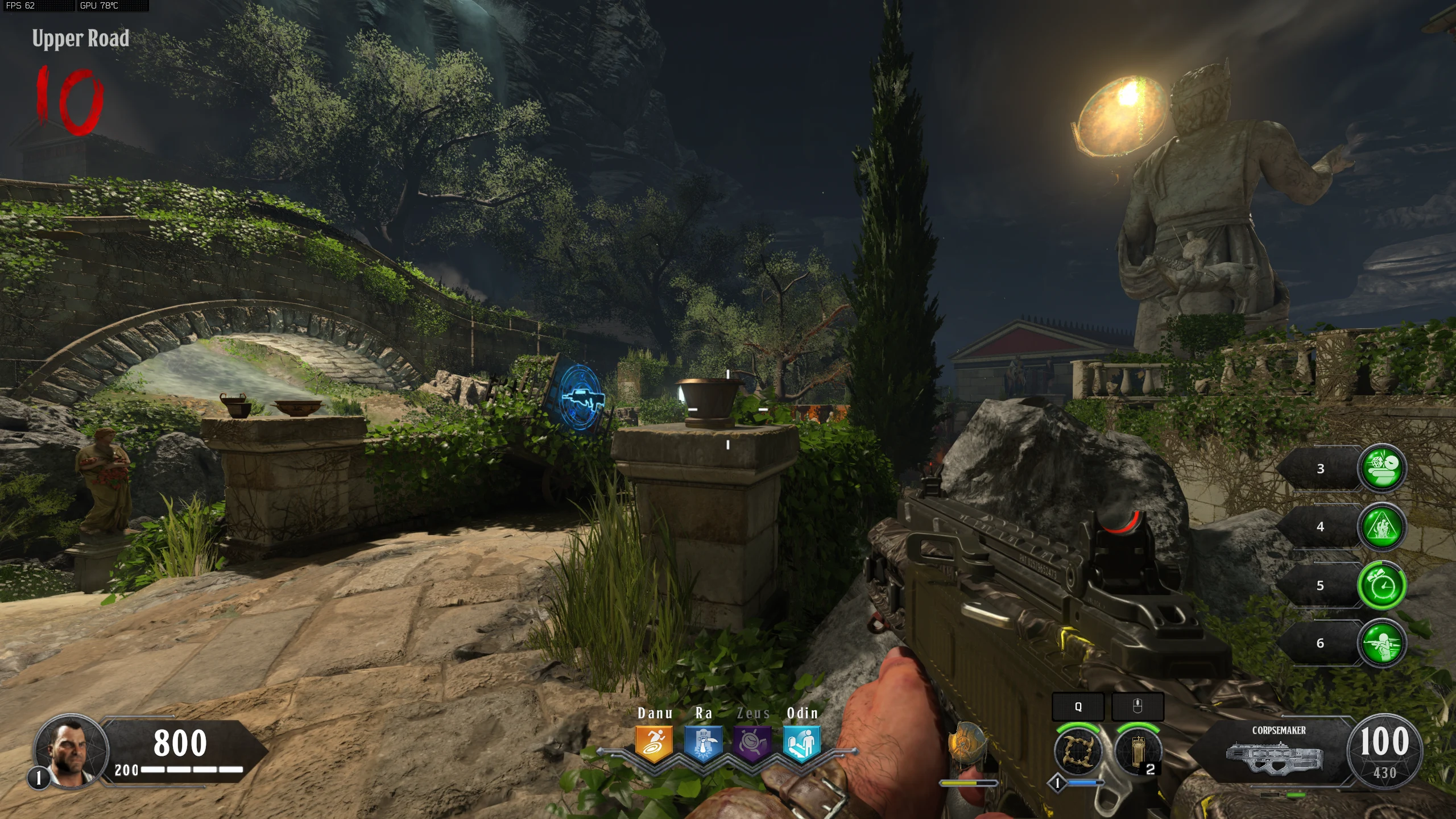Choose the Odin perk icon

click(801, 743)
